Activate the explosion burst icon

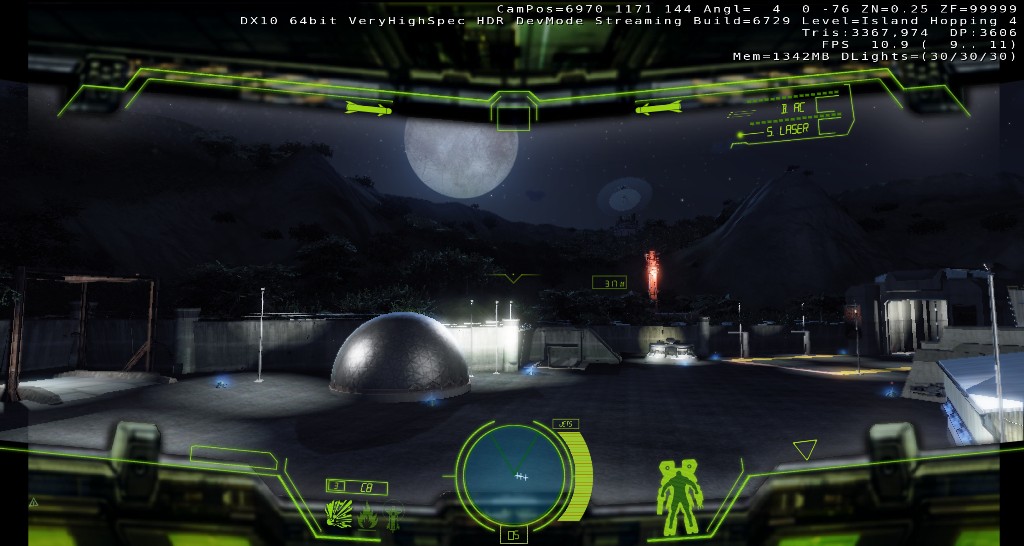(x=339, y=514)
